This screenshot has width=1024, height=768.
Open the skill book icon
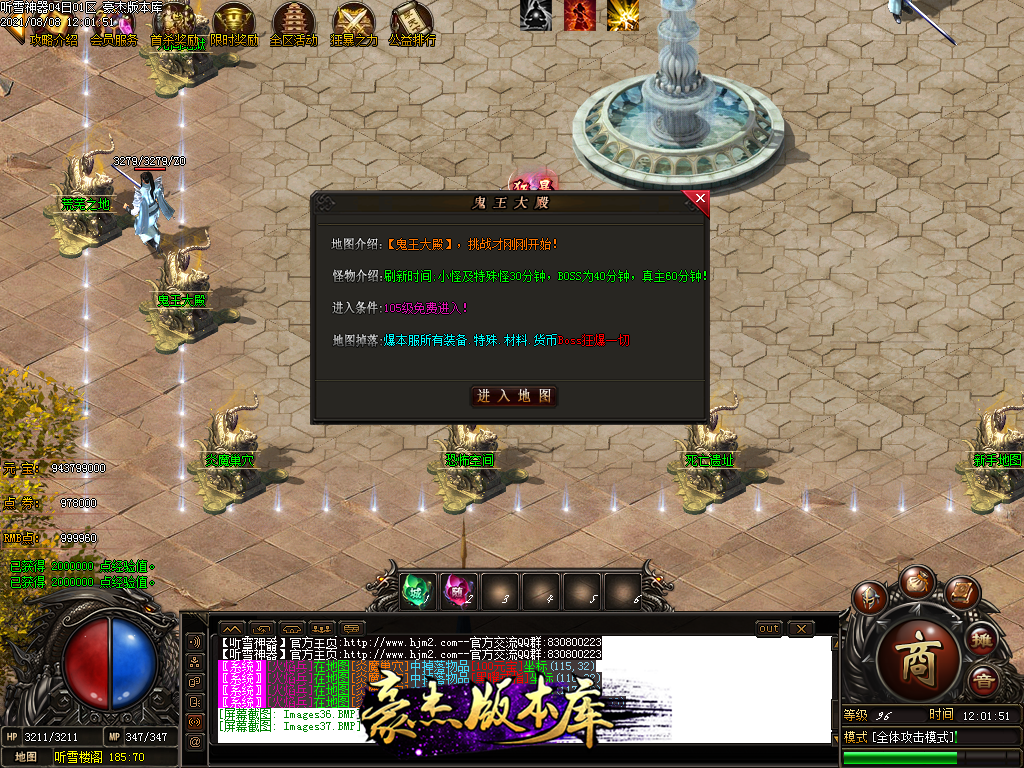tap(960, 593)
